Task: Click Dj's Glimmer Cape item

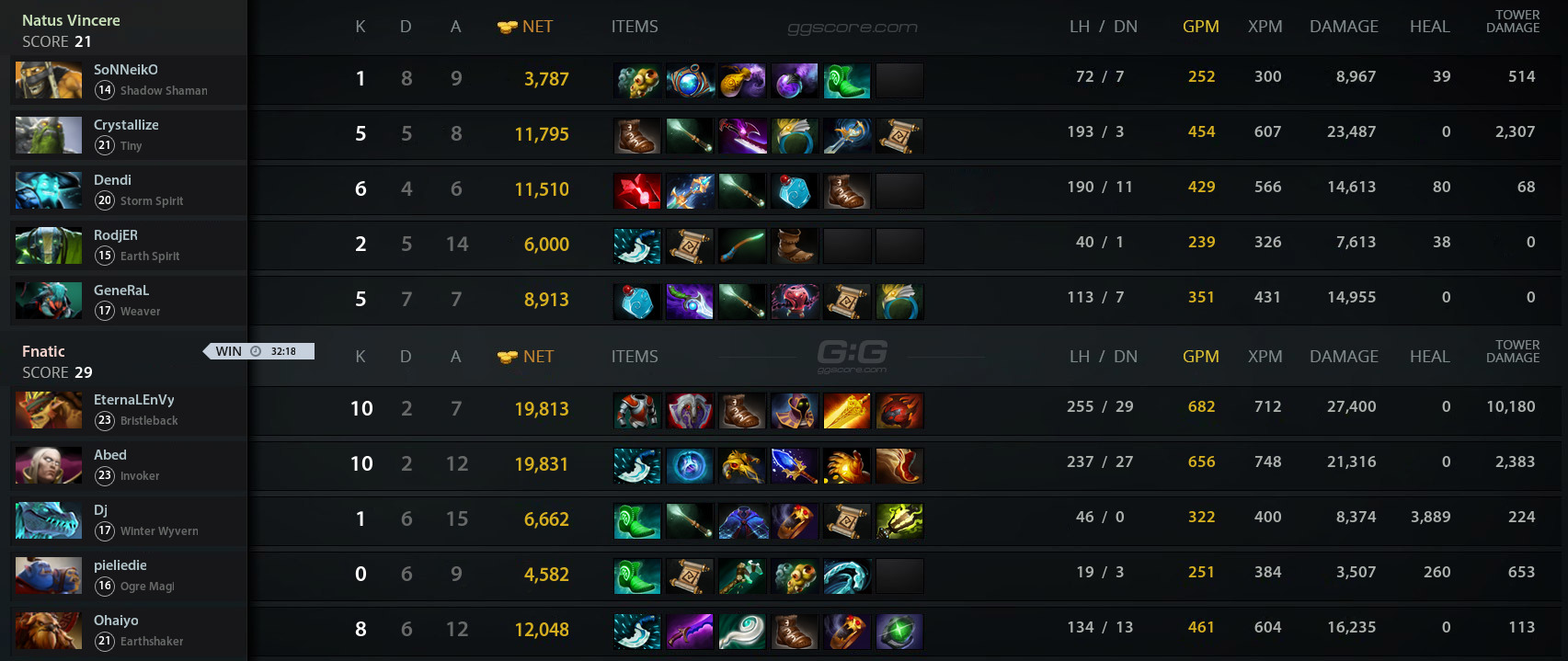Action: tap(742, 521)
